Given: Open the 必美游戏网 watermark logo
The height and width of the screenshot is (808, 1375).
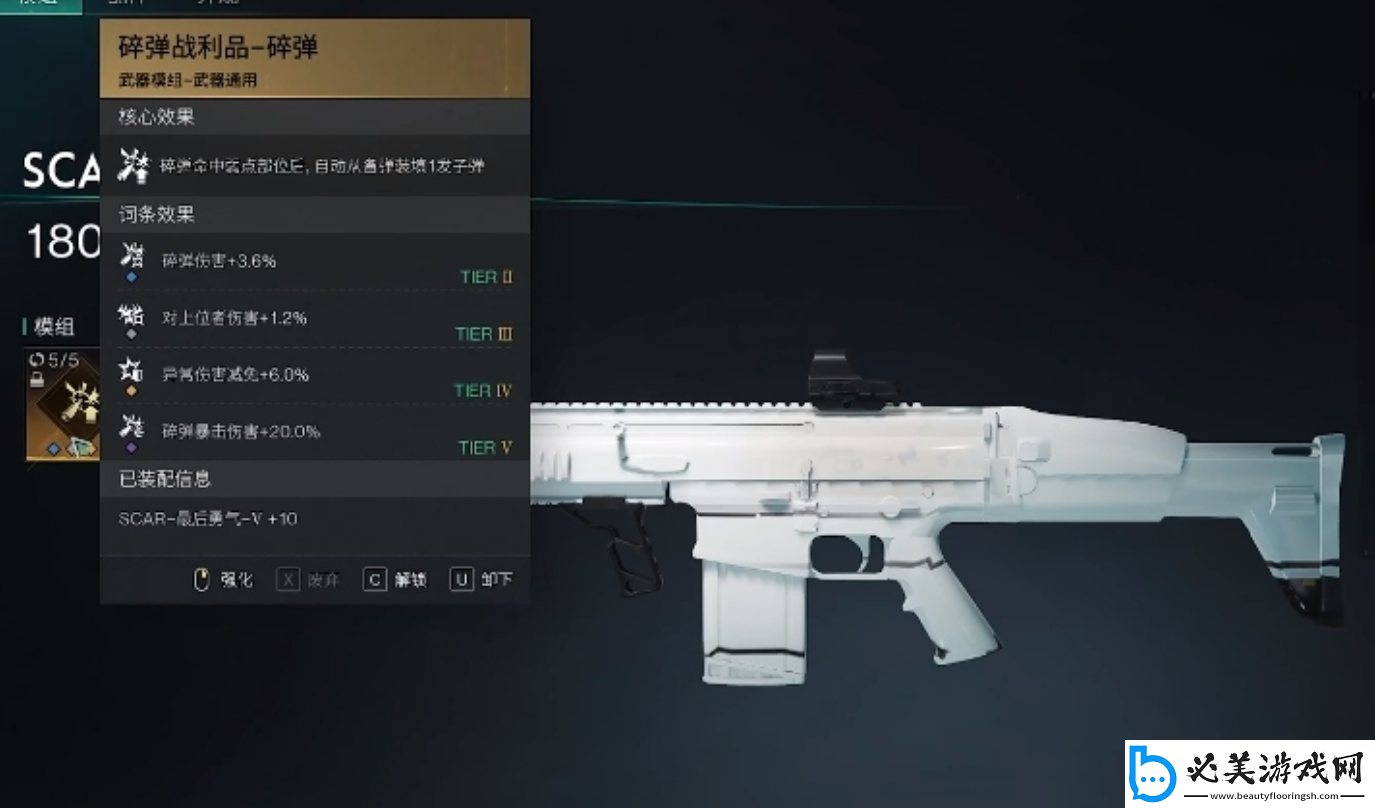Looking at the screenshot, I should pyautogui.click(x=1249, y=772).
